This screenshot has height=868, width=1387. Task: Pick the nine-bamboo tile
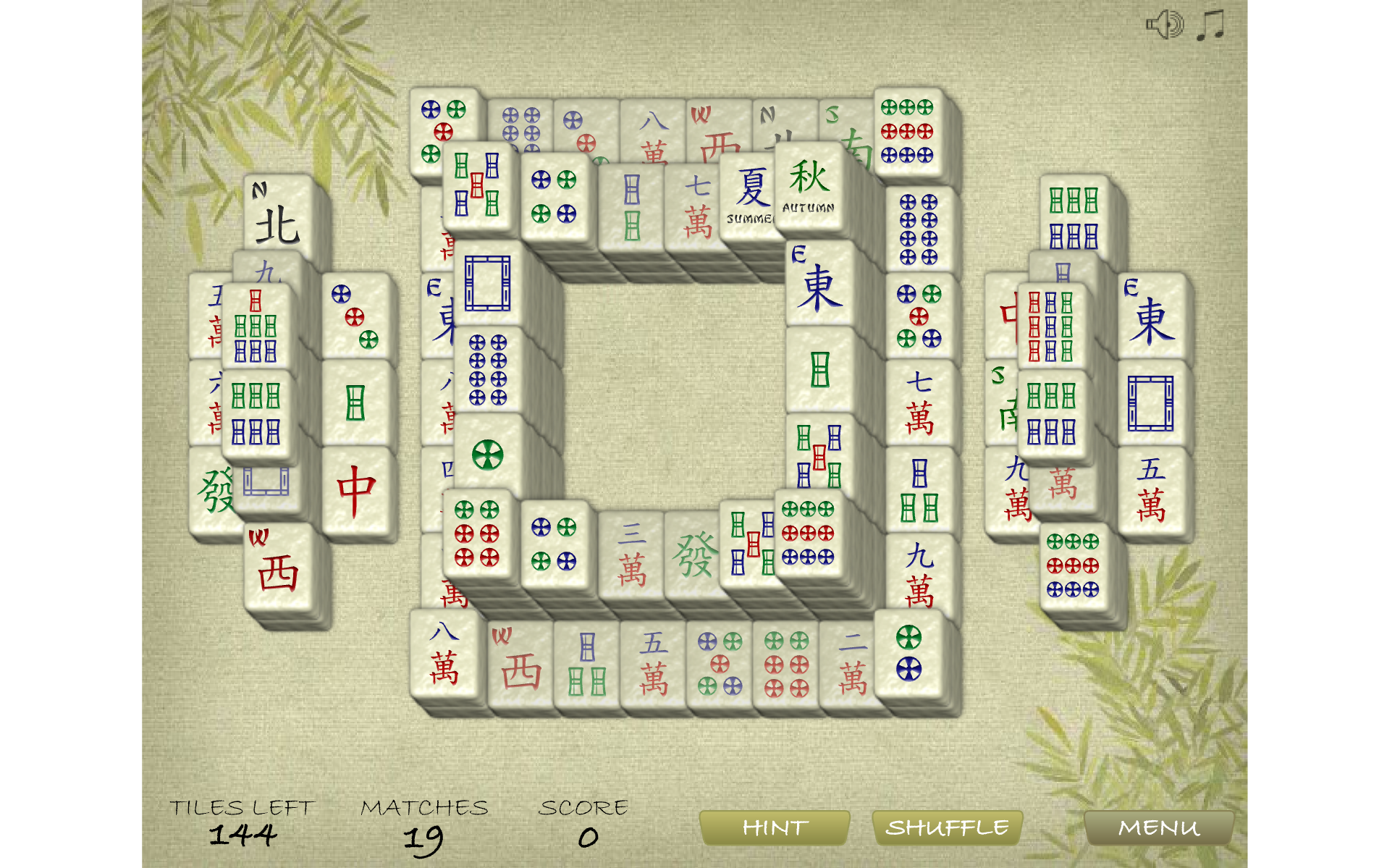(x=1050, y=326)
